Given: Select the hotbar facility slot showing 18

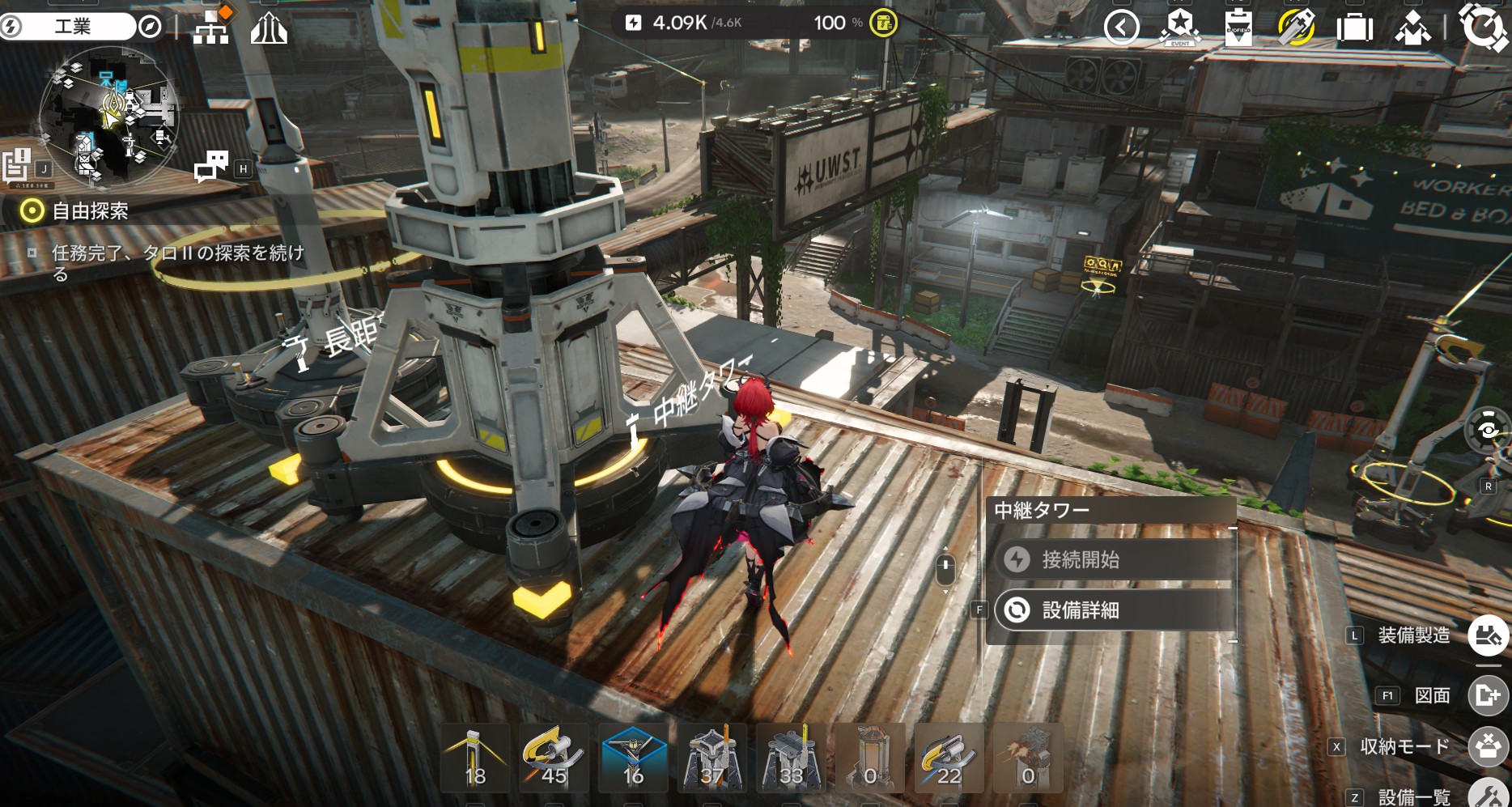Looking at the screenshot, I should click(475, 758).
